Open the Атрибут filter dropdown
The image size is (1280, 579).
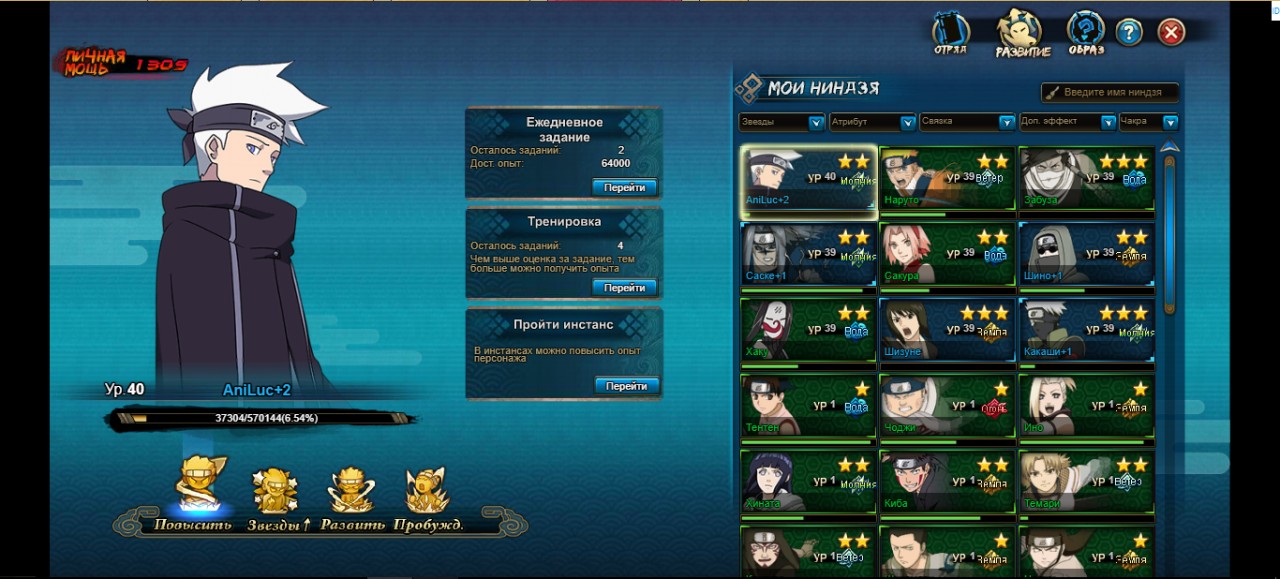(x=872, y=122)
